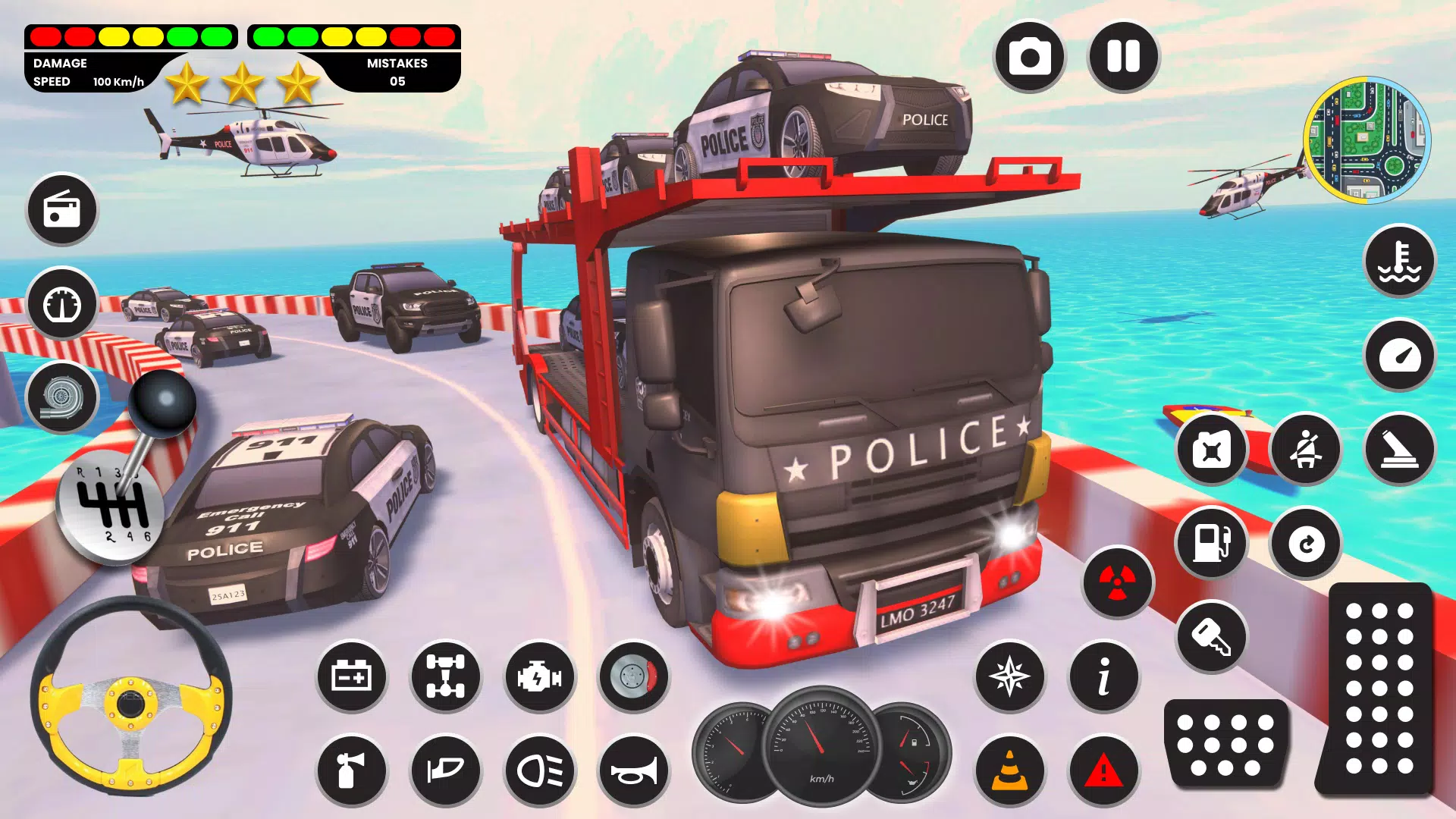Image resolution: width=1456 pixels, height=819 pixels.
Task: Inspect the battery icon
Action: point(351,677)
